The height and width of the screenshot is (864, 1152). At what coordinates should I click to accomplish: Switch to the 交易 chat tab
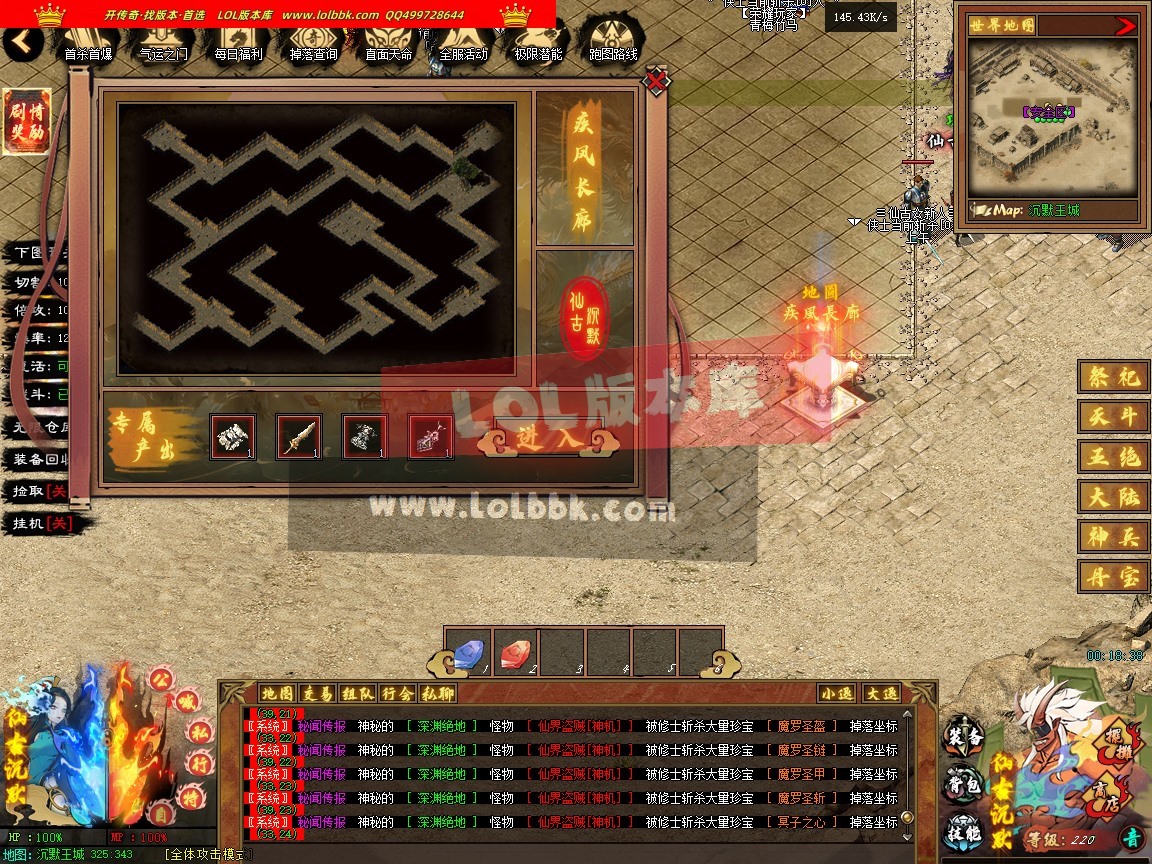tap(318, 693)
